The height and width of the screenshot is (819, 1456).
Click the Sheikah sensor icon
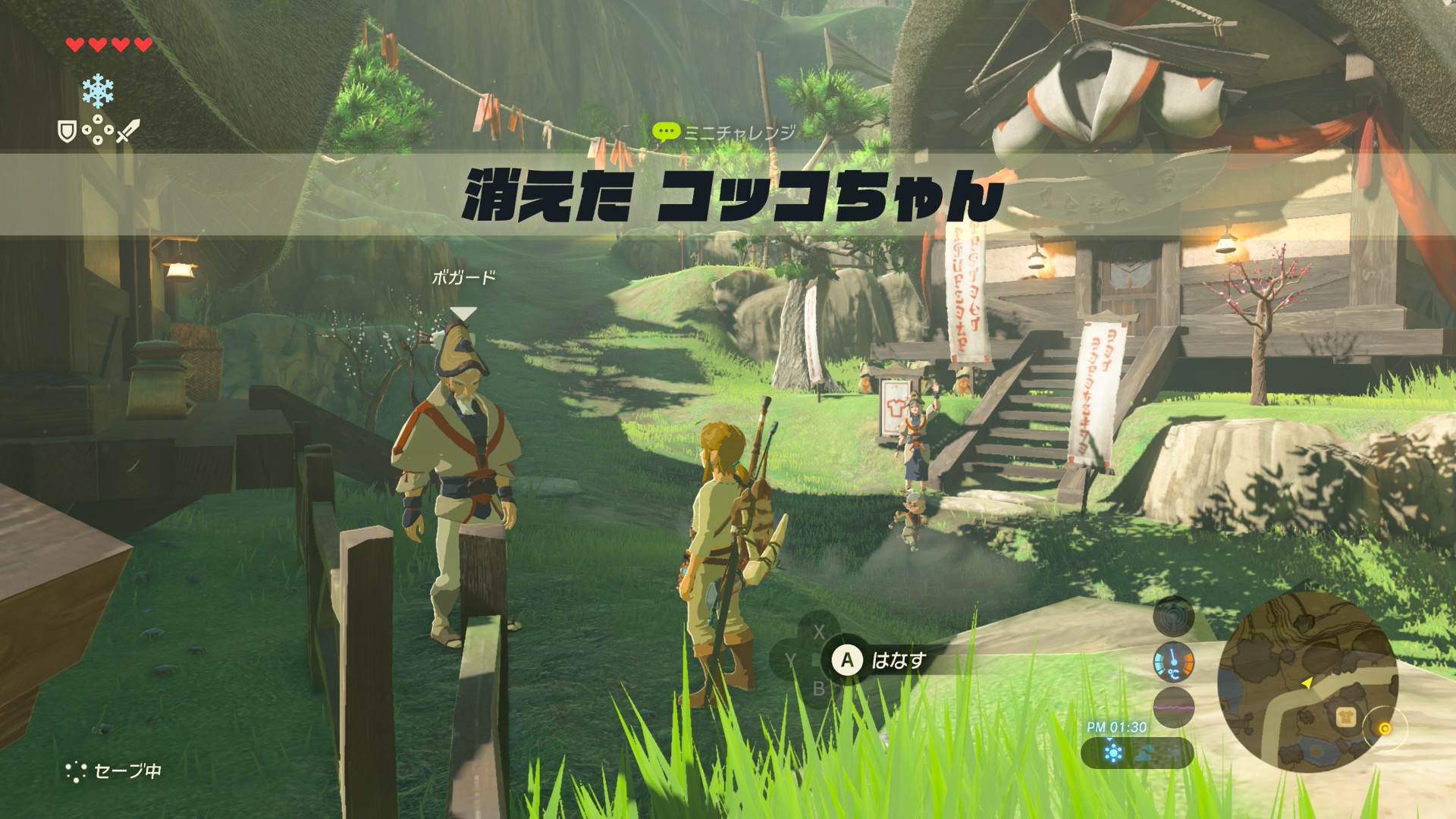(x=1173, y=617)
